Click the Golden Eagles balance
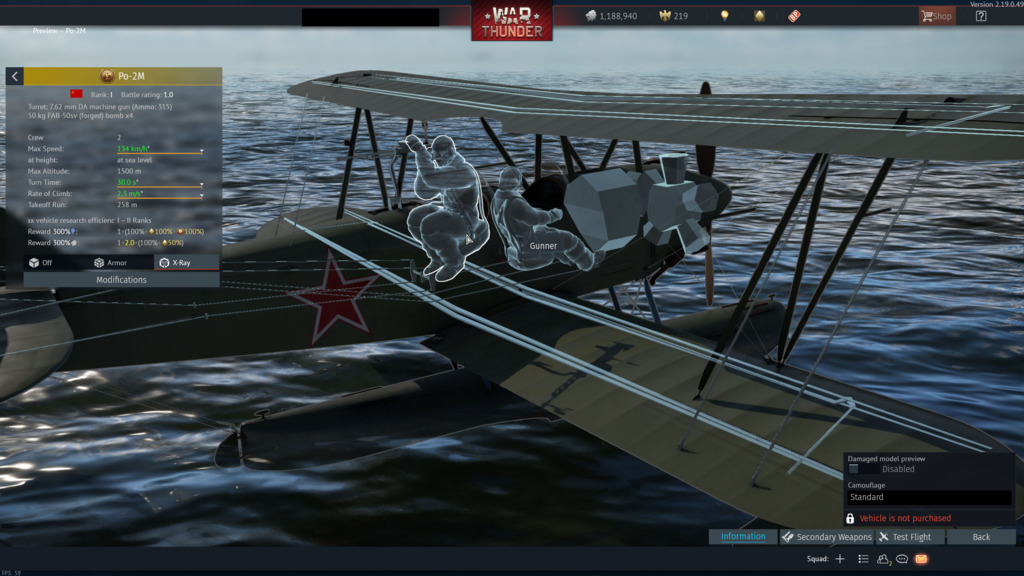This screenshot has height=576, width=1024. tap(673, 16)
